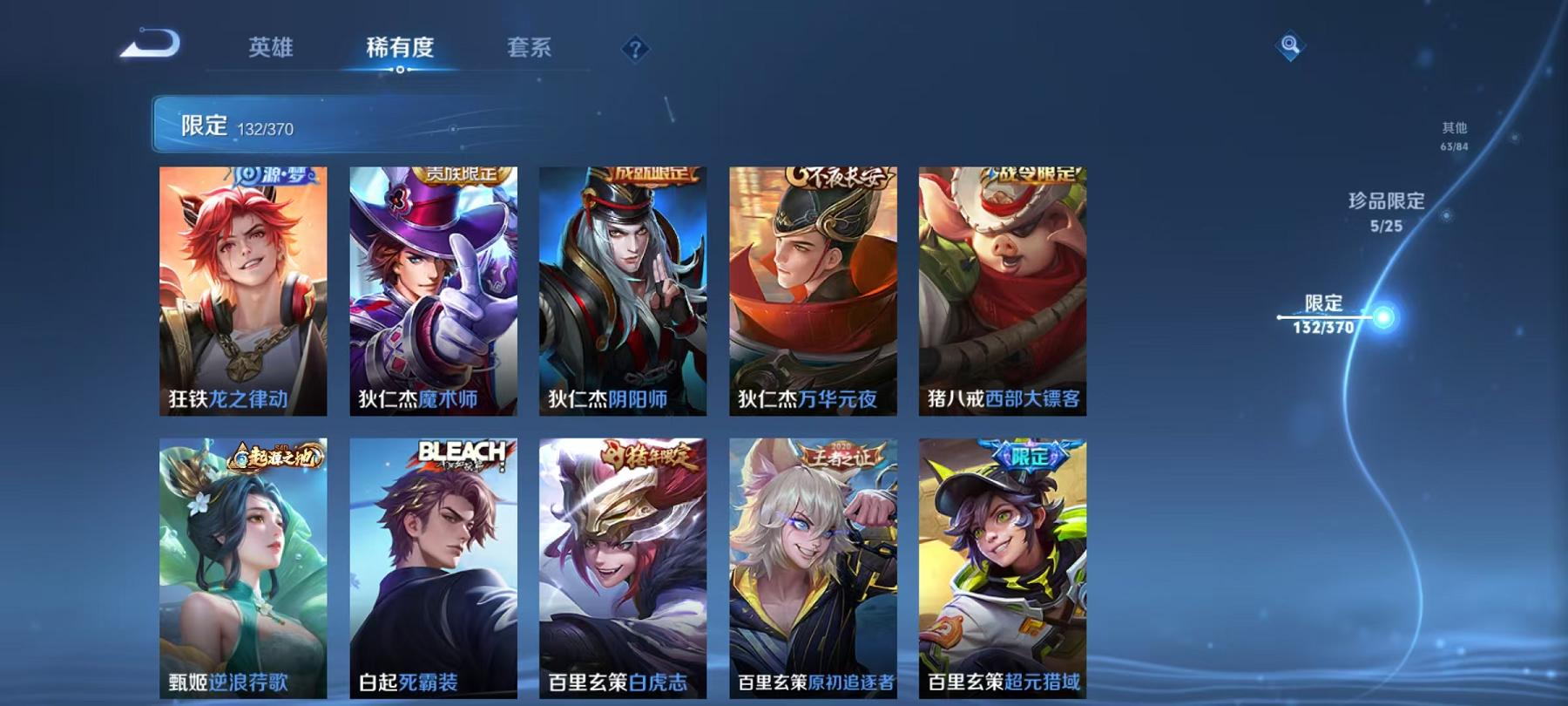Image resolution: width=1568 pixels, height=706 pixels.
Task: Click the 战令限定 badge on 猪八戒 skin
Action: (1035, 173)
